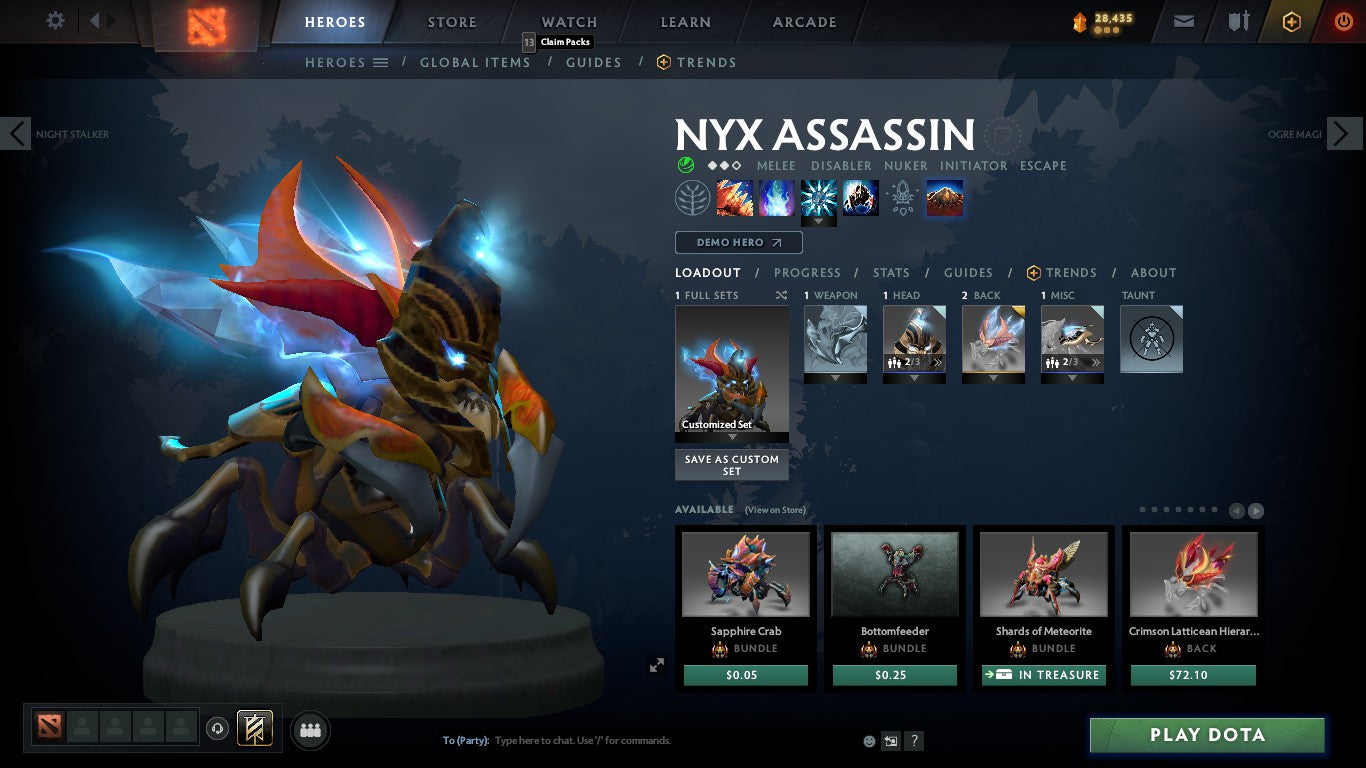1366x768 pixels.
Task: Select the Taunt slot circle
Action: (x=1151, y=339)
